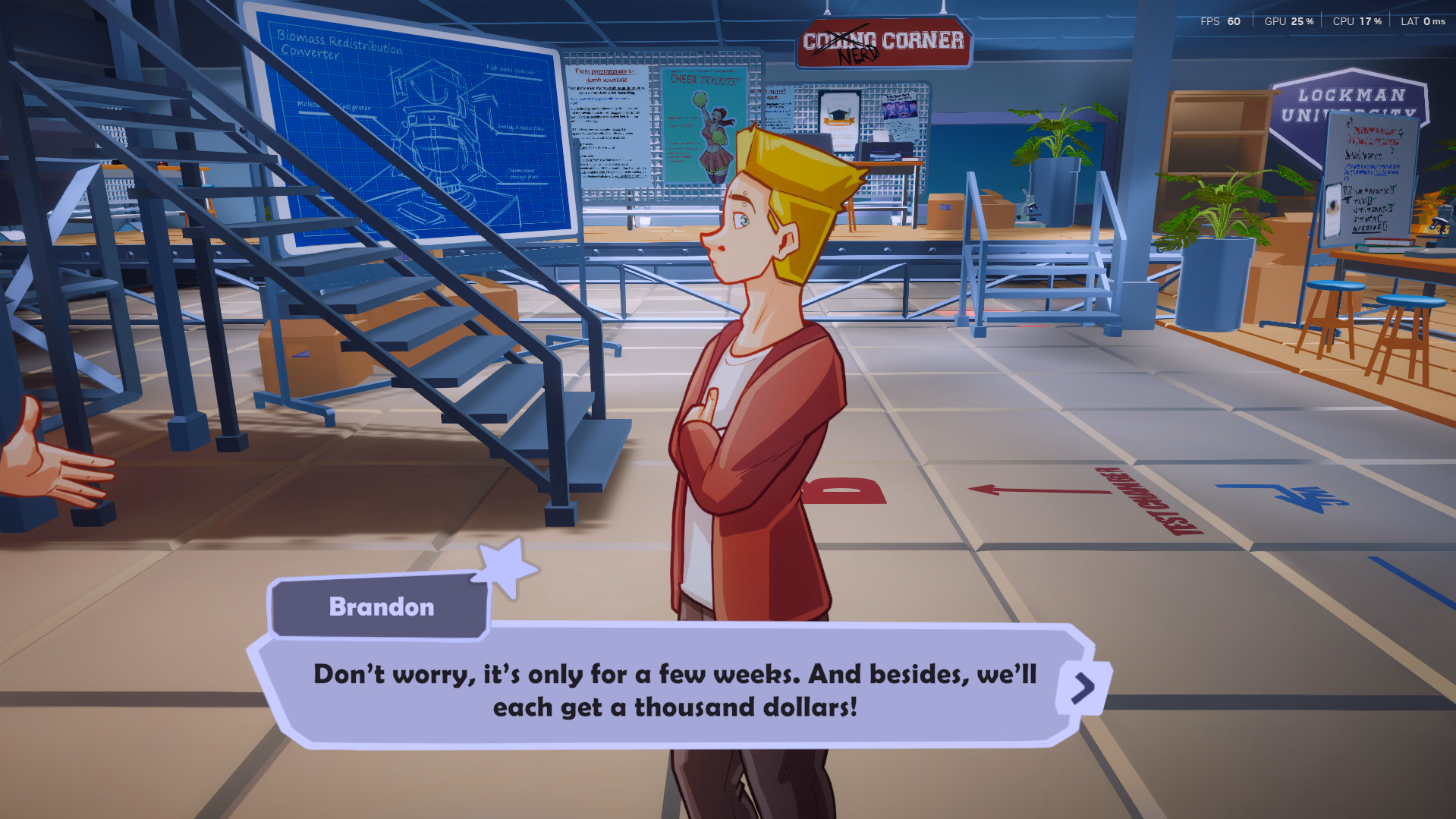Advance dialogue with the arrow button
Viewport: 1456px width, 819px height.
pyautogui.click(x=1083, y=688)
